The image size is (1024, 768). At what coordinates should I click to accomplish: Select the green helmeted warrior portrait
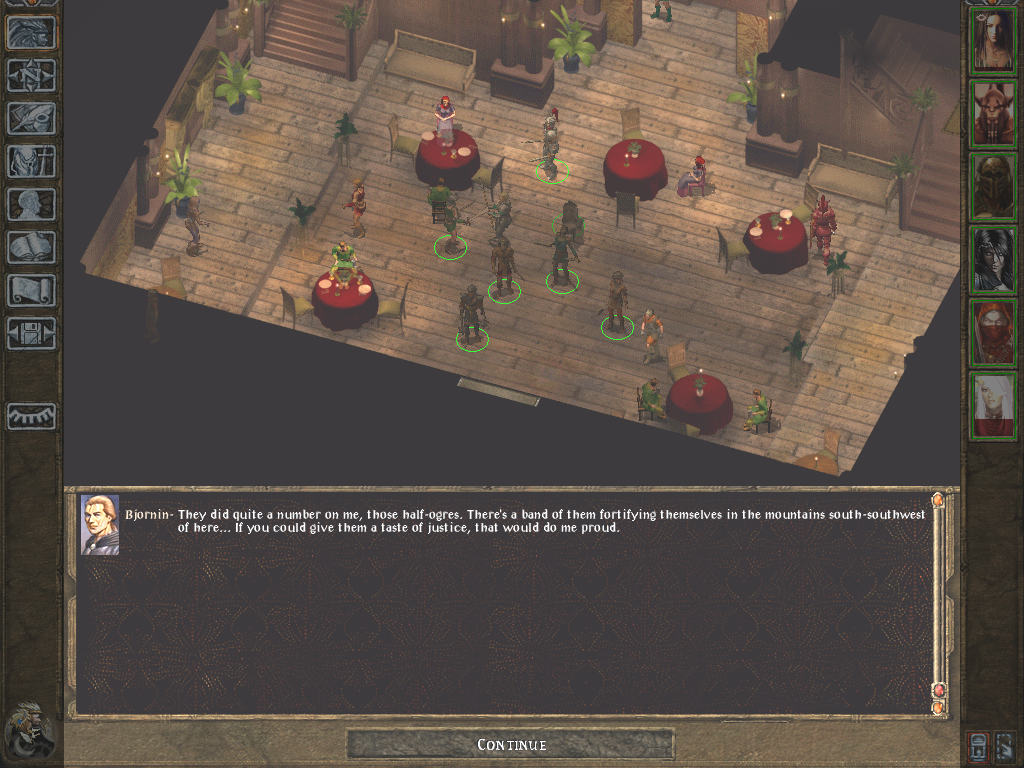[x=993, y=186]
